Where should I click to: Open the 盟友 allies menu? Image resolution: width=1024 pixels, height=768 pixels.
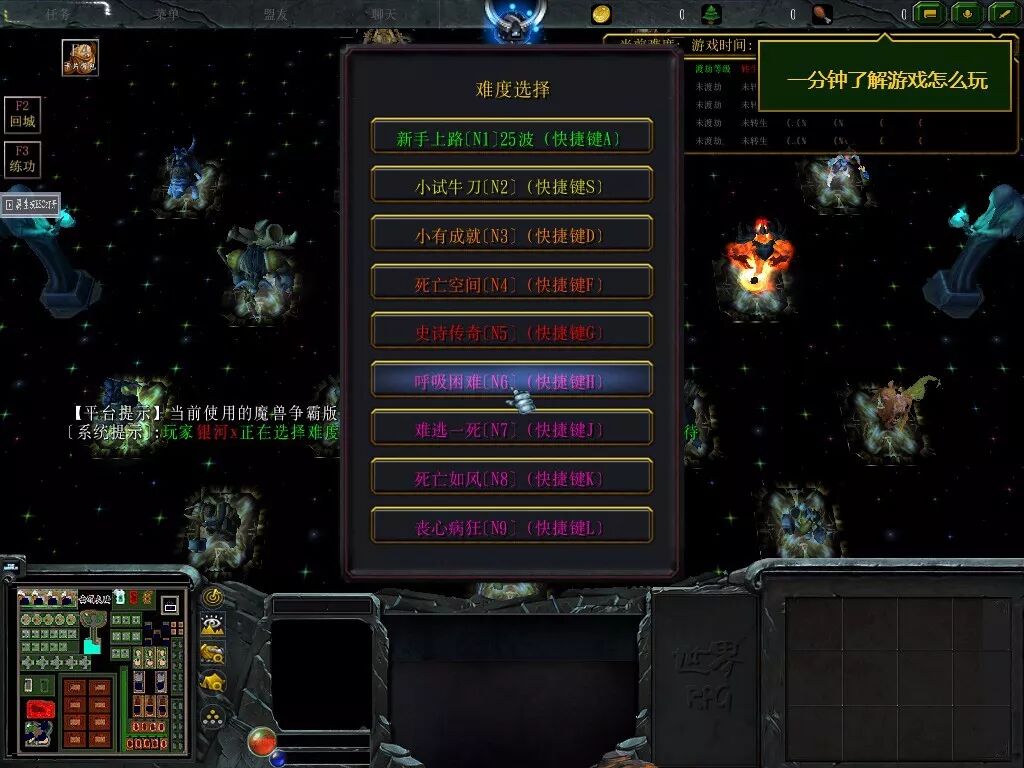click(276, 14)
